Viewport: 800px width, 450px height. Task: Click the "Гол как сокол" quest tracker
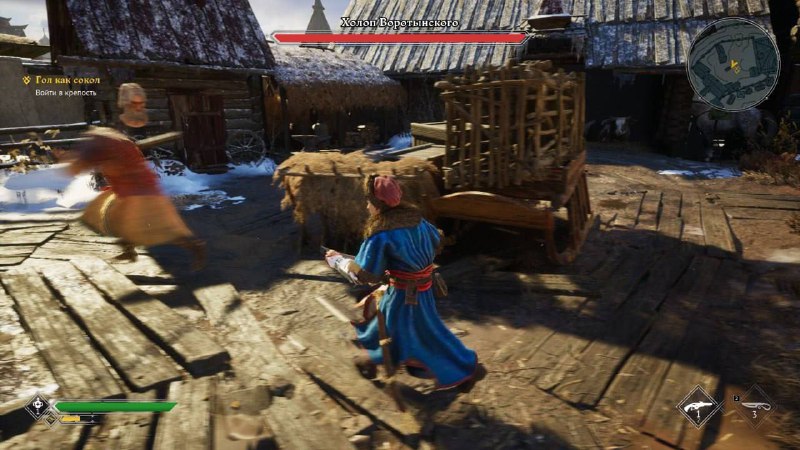[71, 79]
